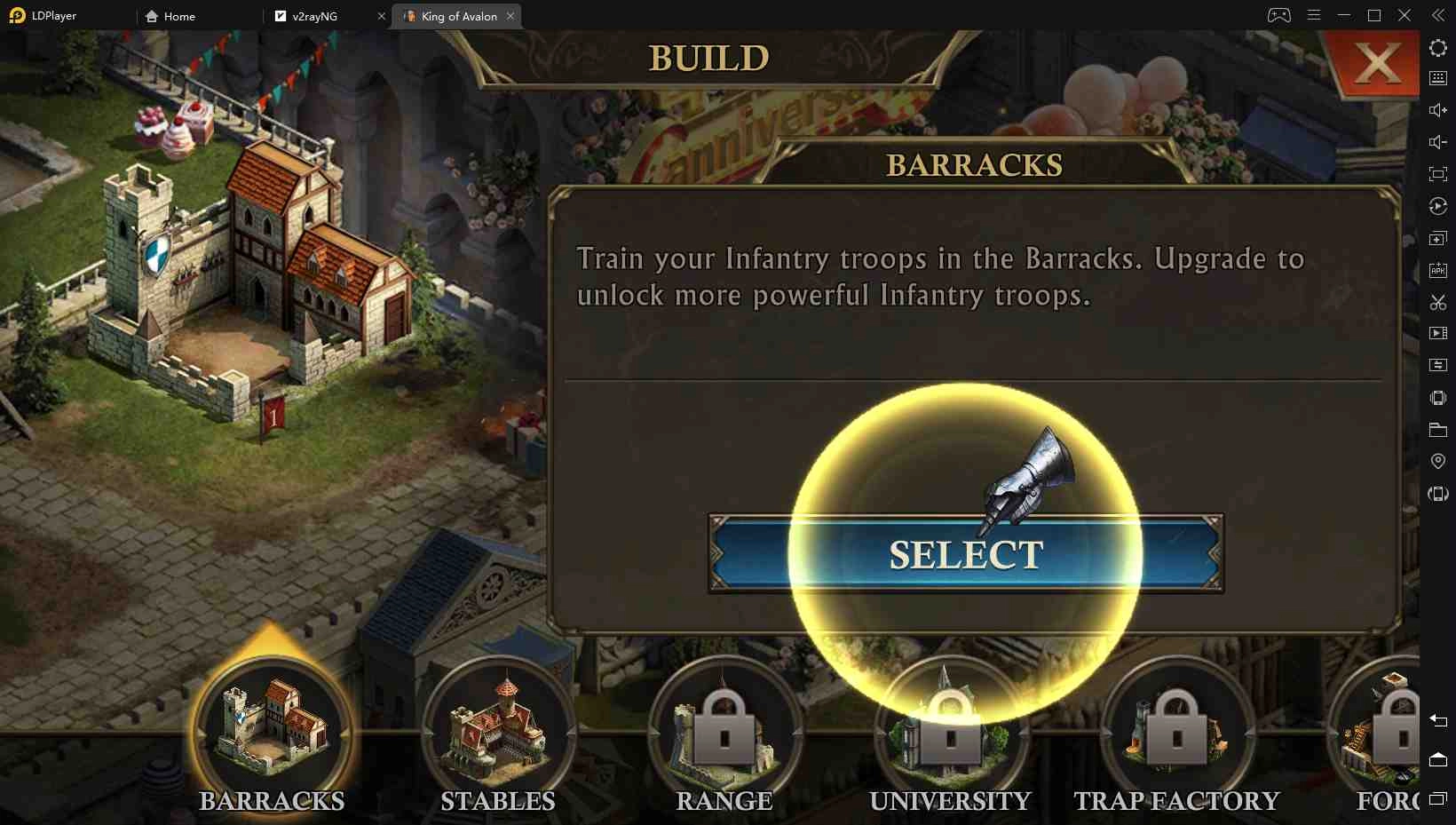Open the LDPlayer Home tab
Screen dimensions: 1456x825
(179, 16)
